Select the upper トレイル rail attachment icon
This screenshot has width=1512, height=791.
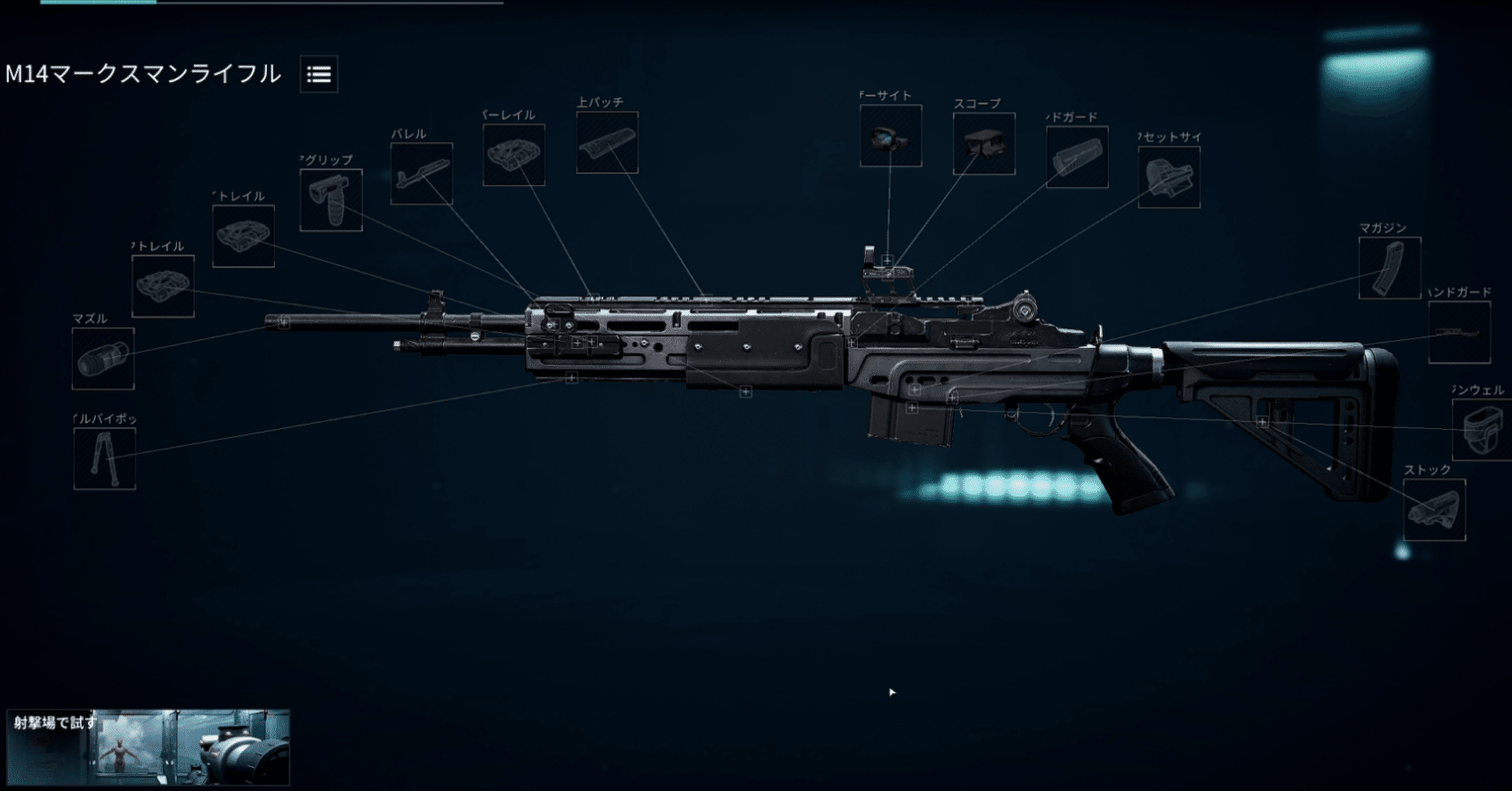point(243,233)
